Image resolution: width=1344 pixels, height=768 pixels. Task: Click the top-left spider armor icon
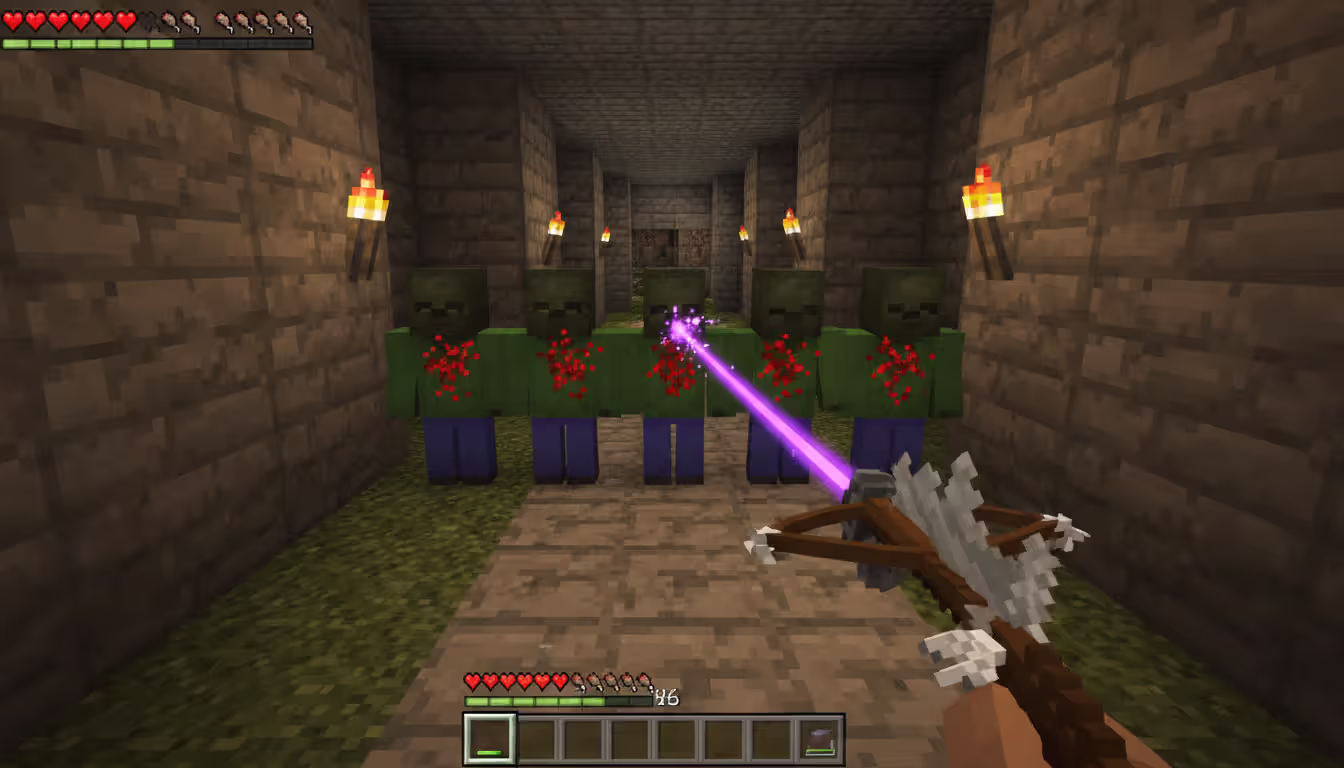150,20
